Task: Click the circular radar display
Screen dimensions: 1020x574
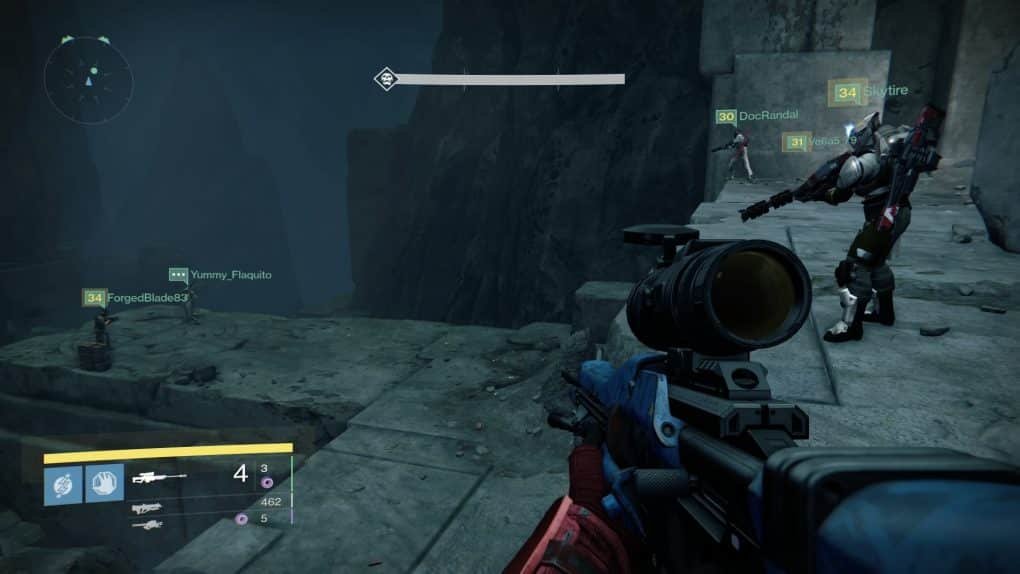Action: (89, 79)
